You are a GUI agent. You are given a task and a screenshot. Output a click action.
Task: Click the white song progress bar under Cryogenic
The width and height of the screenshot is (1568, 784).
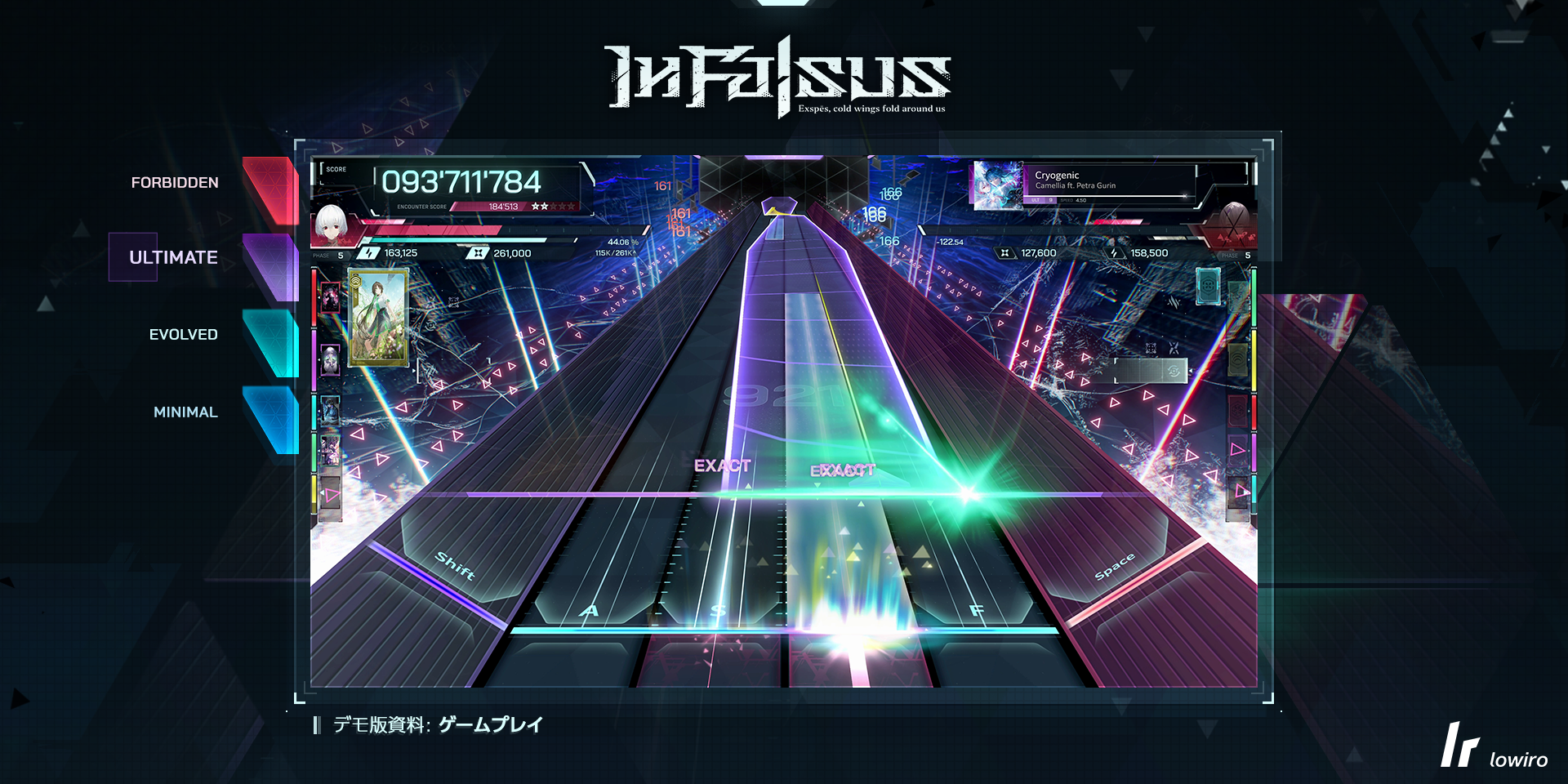(1104, 195)
